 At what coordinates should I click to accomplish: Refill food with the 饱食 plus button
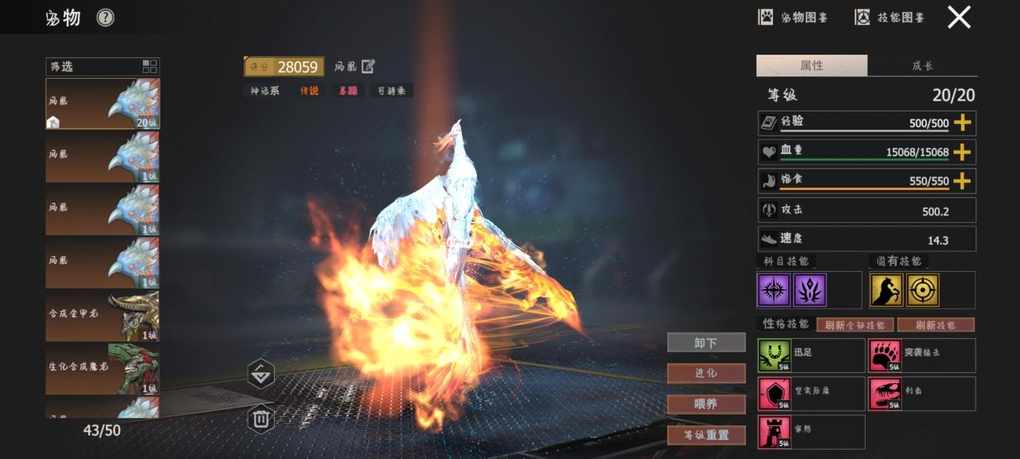pyautogui.click(x=962, y=181)
